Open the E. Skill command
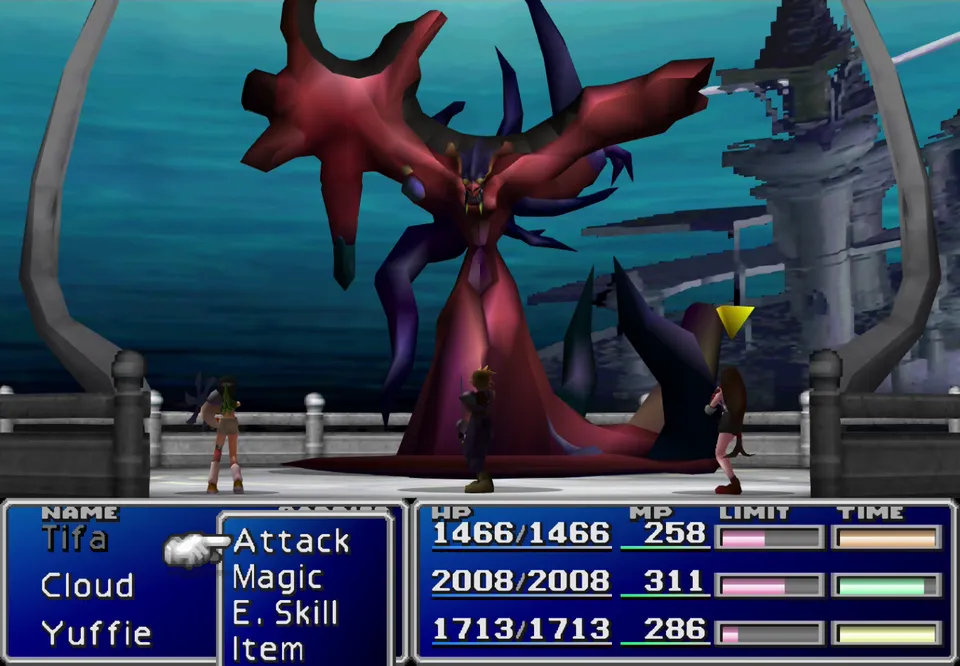This screenshot has width=960, height=666. (x=285, y=613)
